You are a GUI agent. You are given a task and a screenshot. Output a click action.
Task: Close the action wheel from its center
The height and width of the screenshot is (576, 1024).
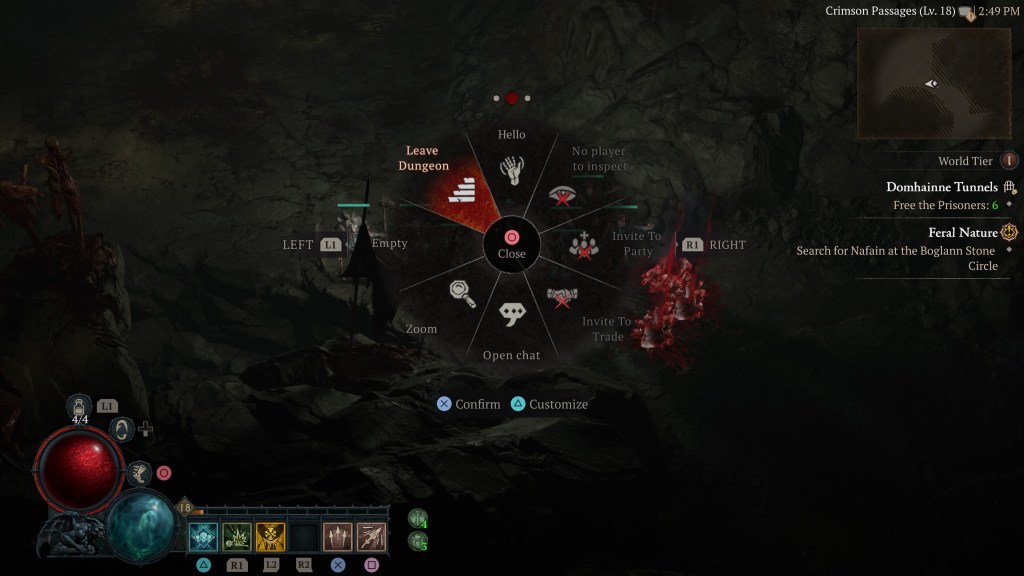pyautogui.click(x=511, y=243)
